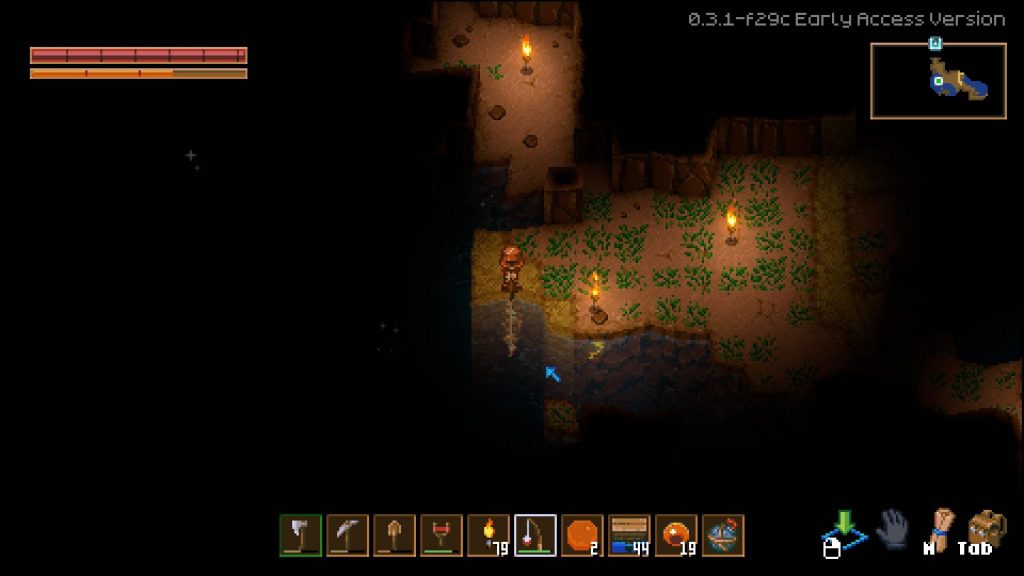Select the pickaxe hotbar slot
Viewport: 1024px width, 576px height.
click(x=347, y=535)
